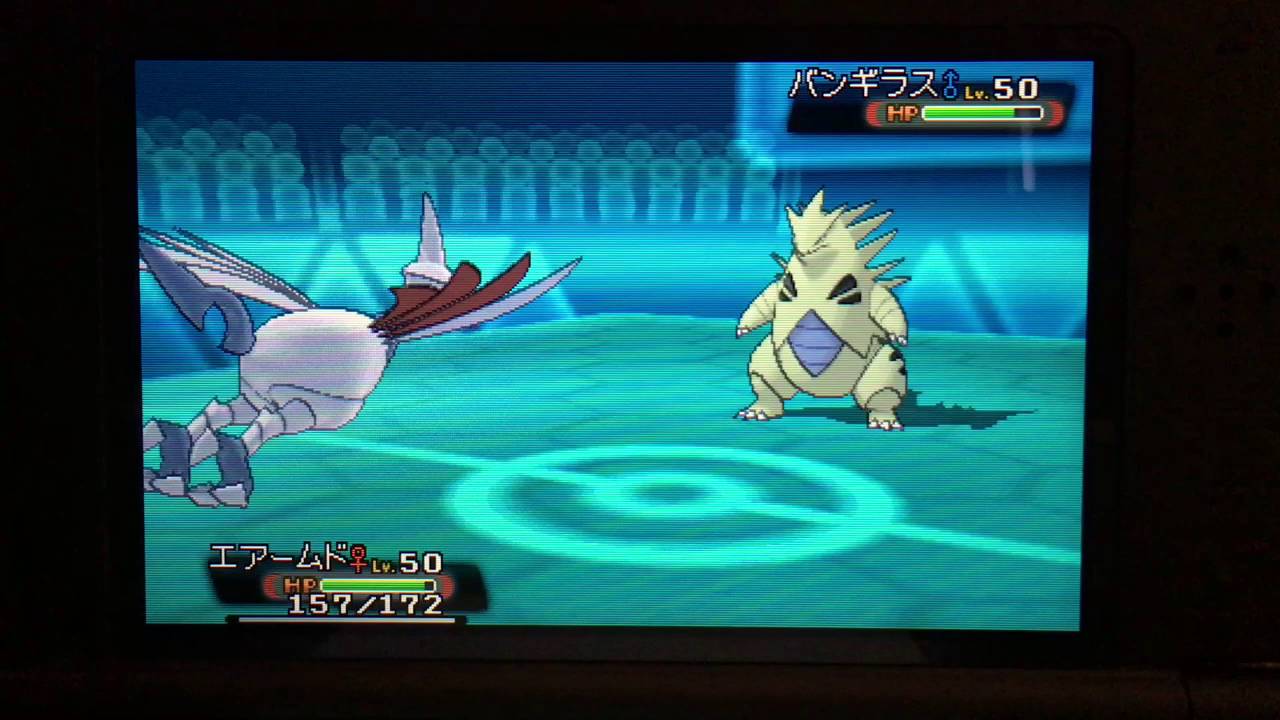Select the HP label on Tyranitar's status box

pyautogui.click(x=900, y=113)
